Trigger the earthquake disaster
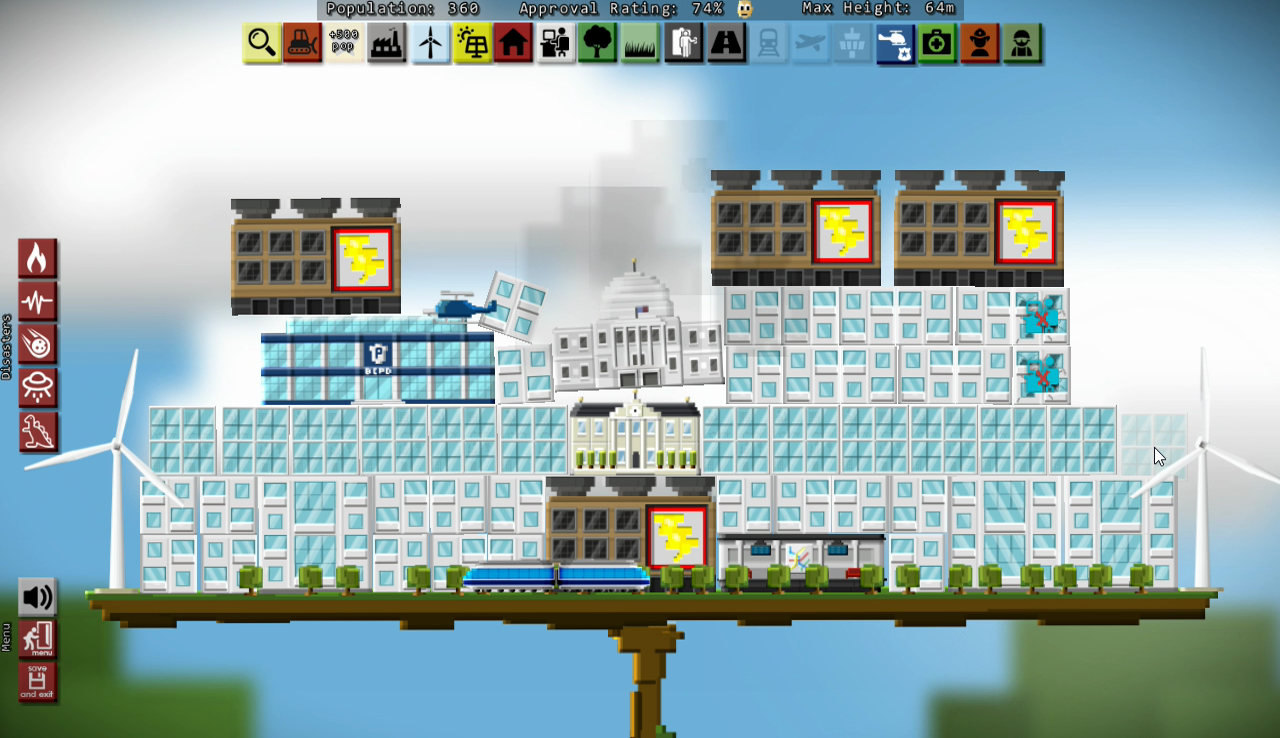The height and width of the screenshot is (738, 1280). pos(38,300)
